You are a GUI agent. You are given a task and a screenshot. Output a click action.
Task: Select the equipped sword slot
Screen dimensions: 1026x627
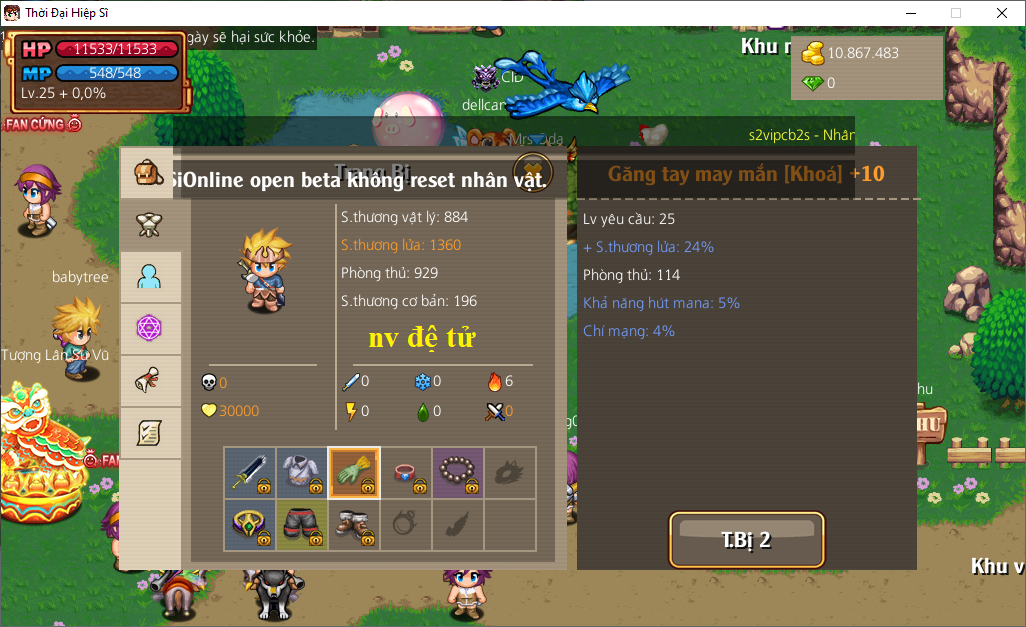[250, 472]
